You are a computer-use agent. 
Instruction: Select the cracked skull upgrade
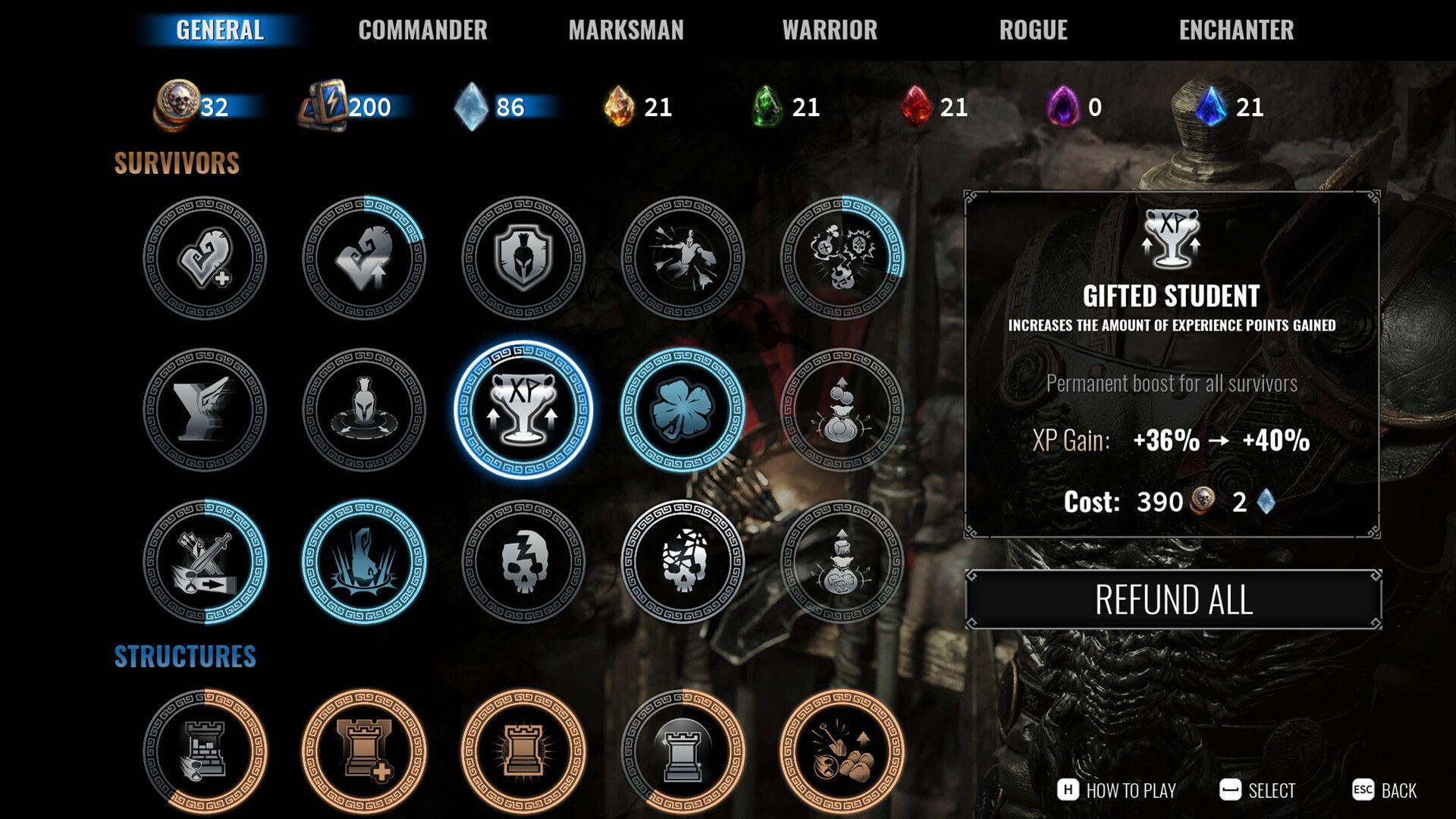pos(523,561)
